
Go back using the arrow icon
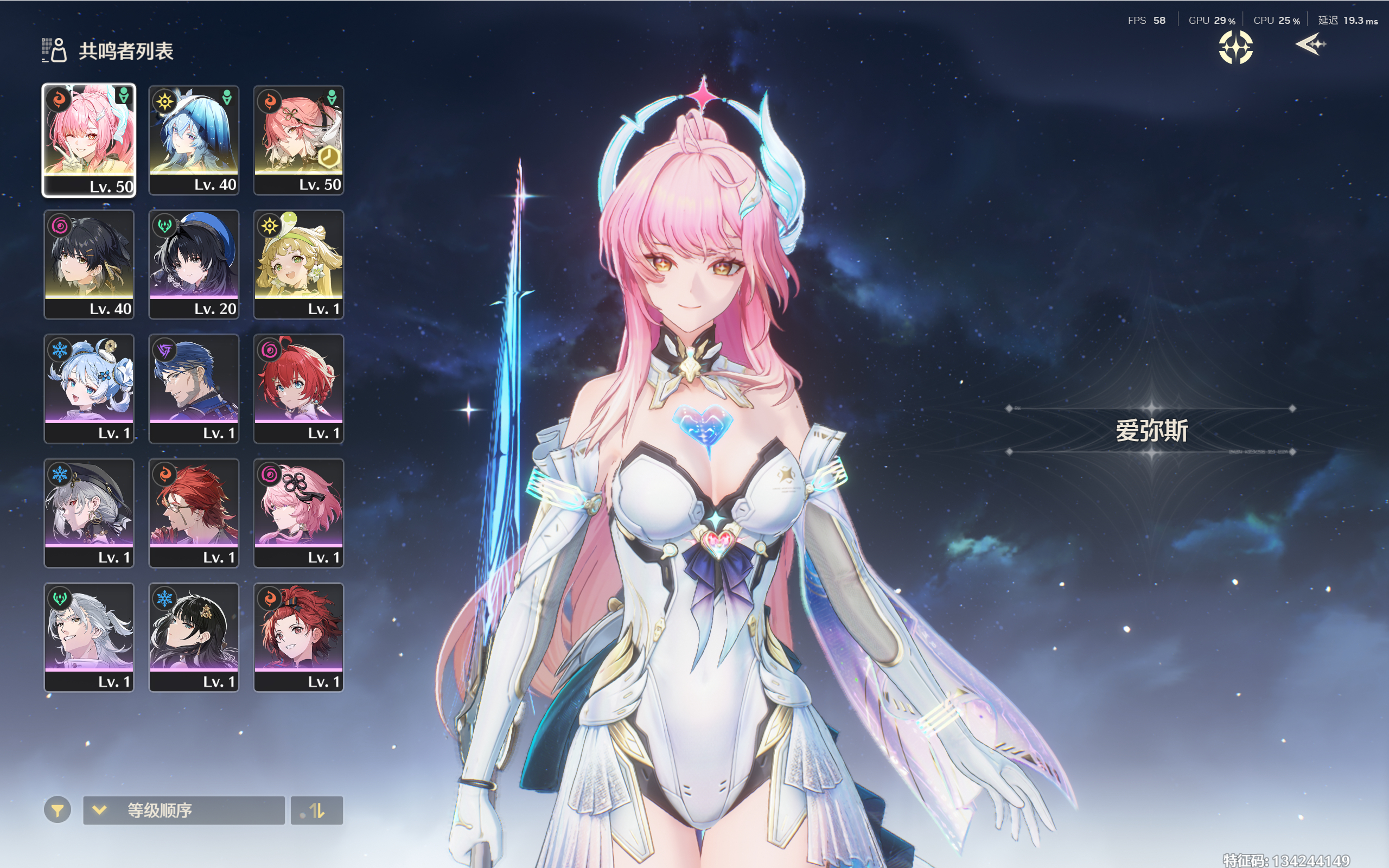(1311, 45)
